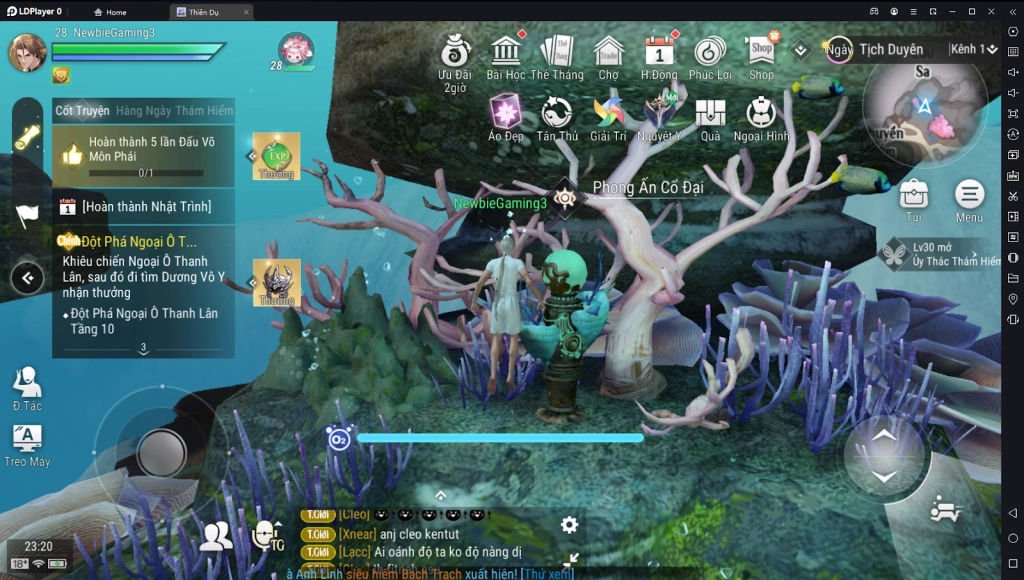
Task: Click the Phong Ấn Cổ Đại interaction prompt
Action: tap(566, 196)
